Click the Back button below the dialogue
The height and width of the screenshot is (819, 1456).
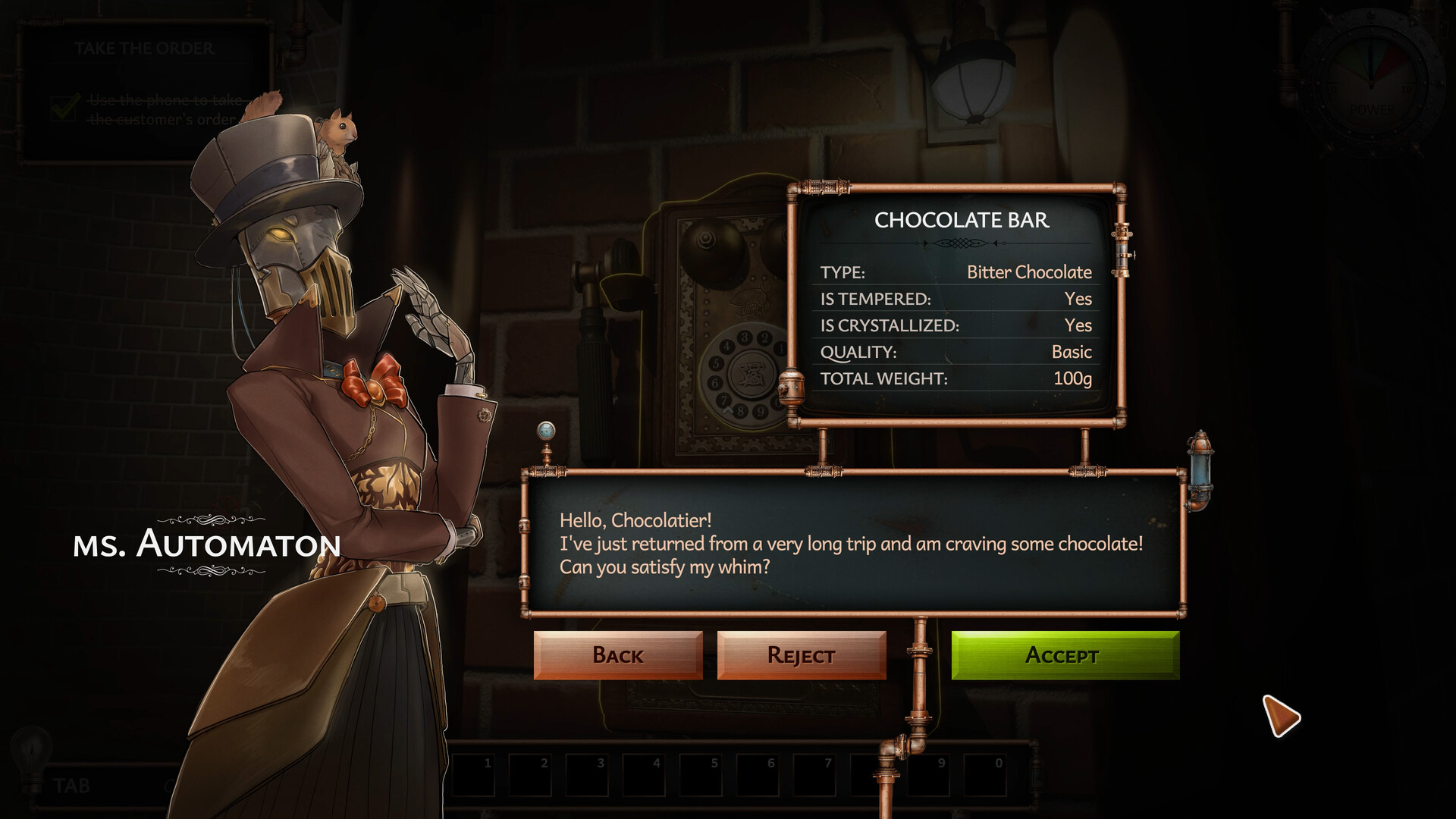click(x=619, y=654)
